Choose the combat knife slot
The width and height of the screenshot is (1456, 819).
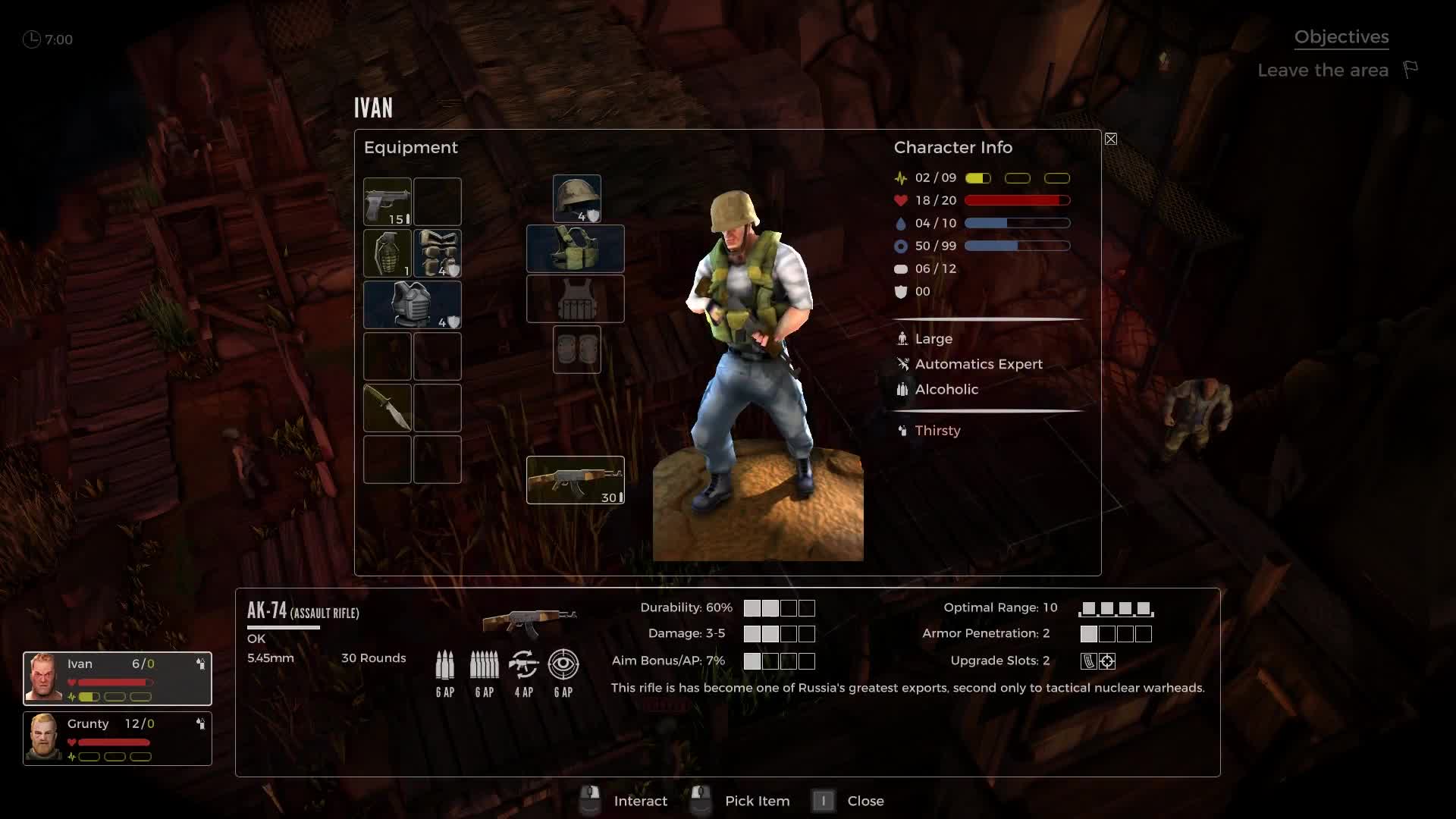pos(388,408)
